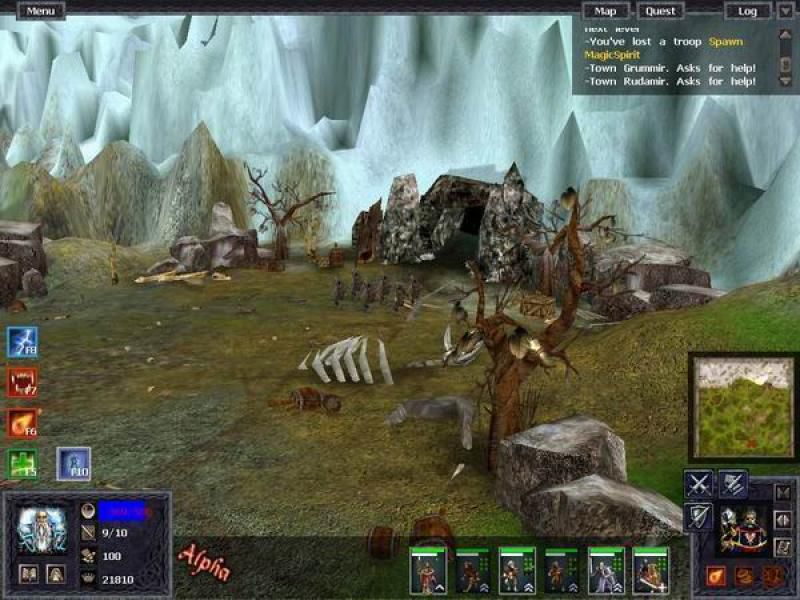Use the green healing cross spell (F5)

click(x=22, y=463)
